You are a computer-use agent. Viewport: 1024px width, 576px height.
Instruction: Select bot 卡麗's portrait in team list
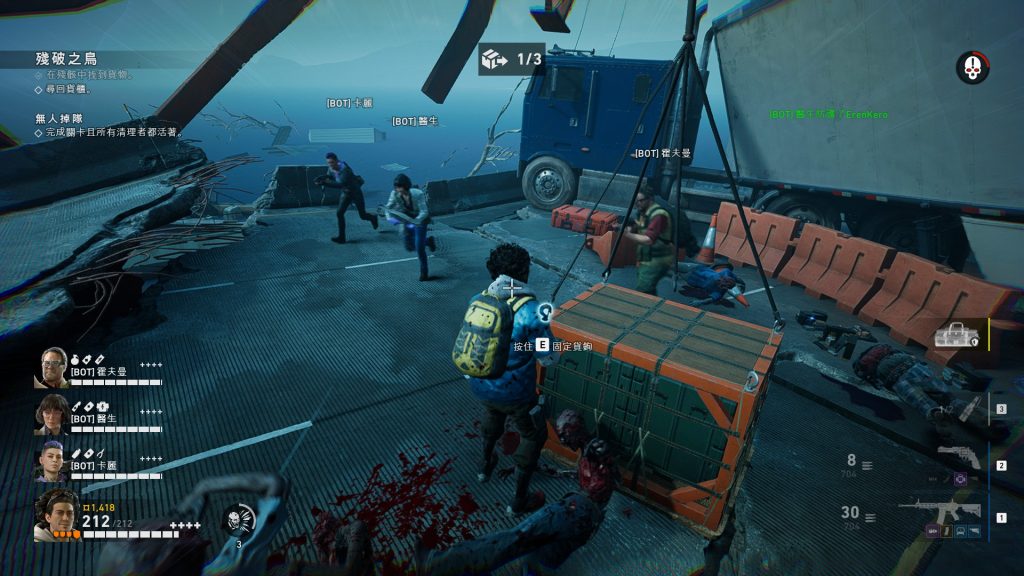point(52,461)
